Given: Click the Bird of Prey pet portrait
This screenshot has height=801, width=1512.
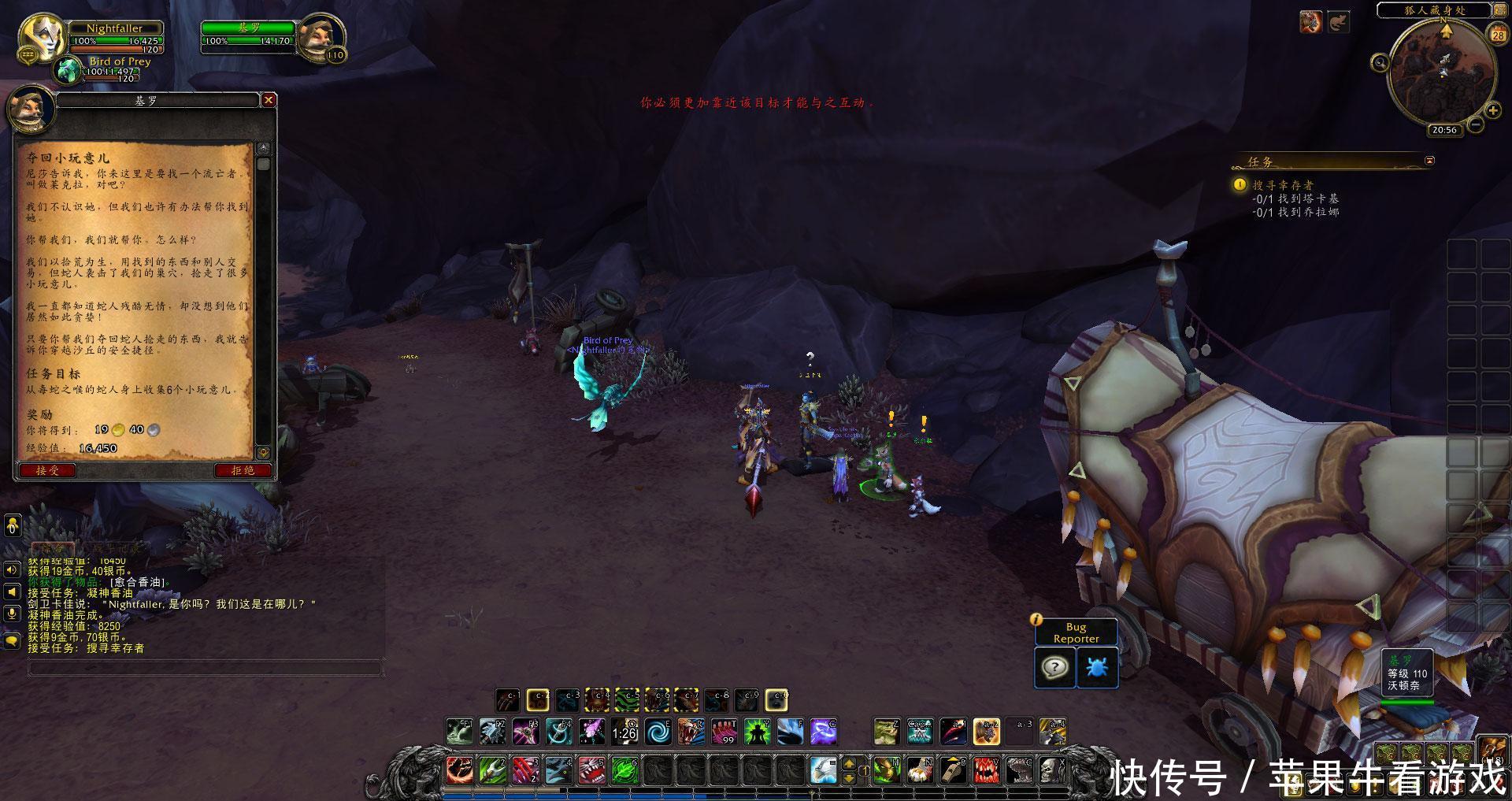Looking at the screenshot, I should [69, 70].
